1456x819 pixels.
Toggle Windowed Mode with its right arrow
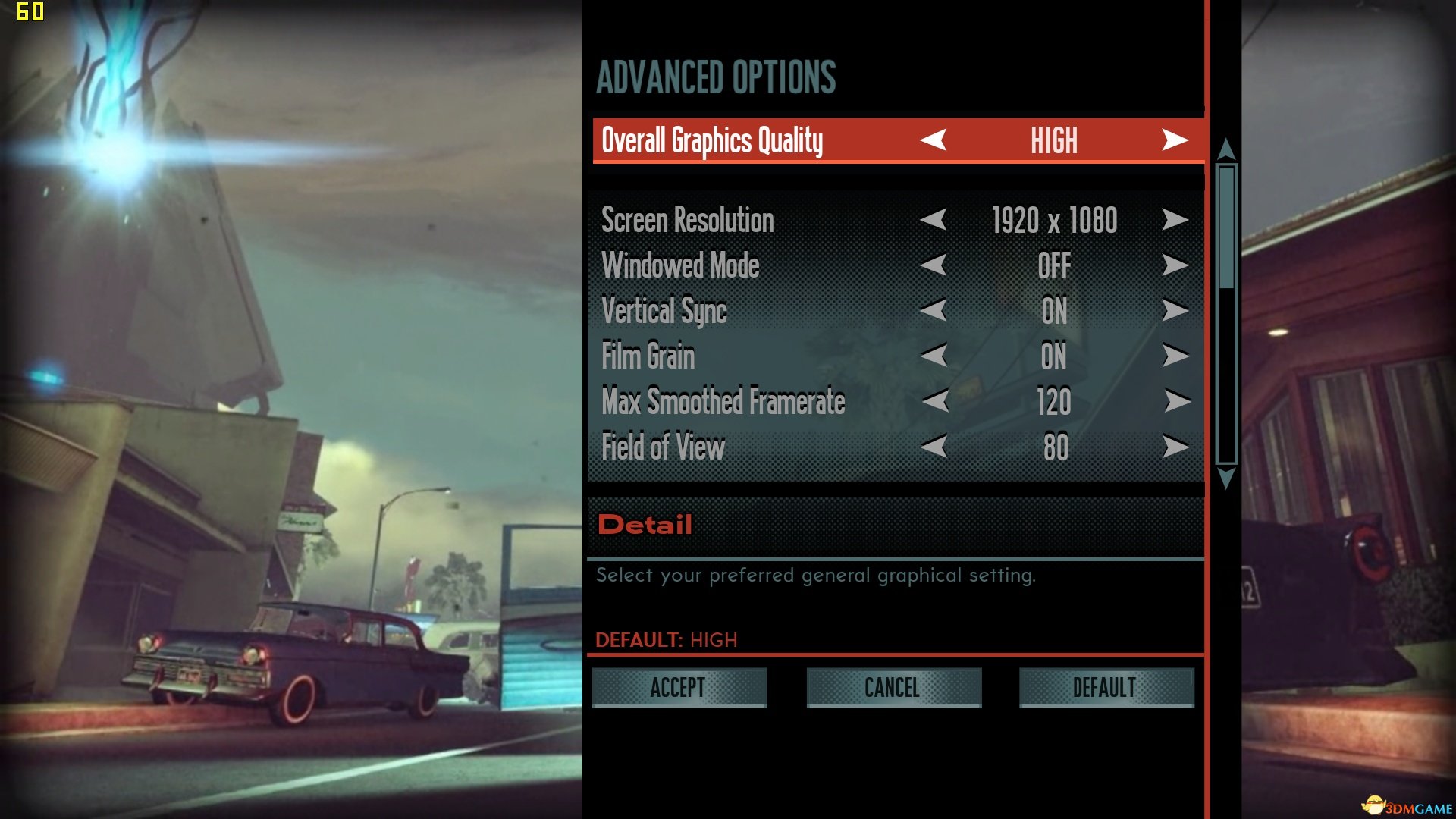click(1175, 265)
